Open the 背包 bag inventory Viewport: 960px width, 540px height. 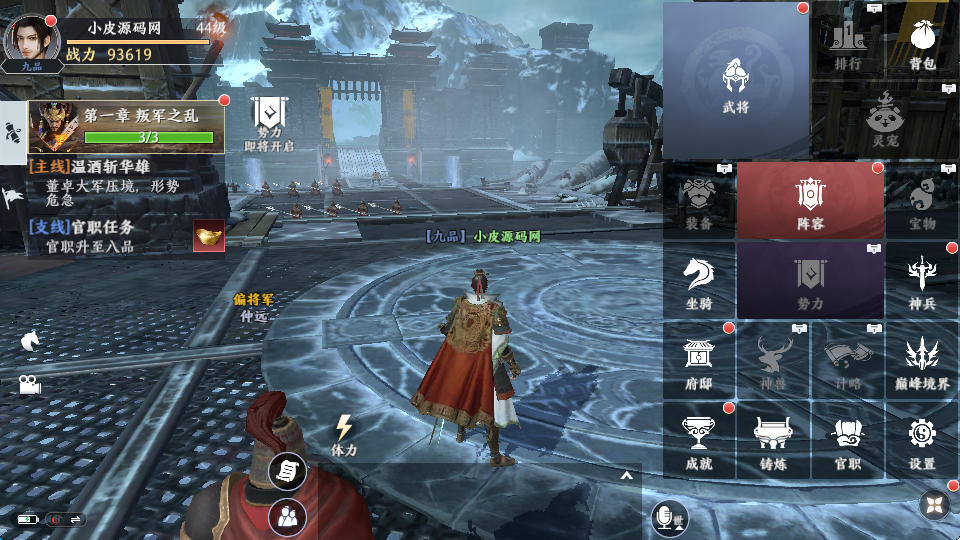tap(922, 44)
